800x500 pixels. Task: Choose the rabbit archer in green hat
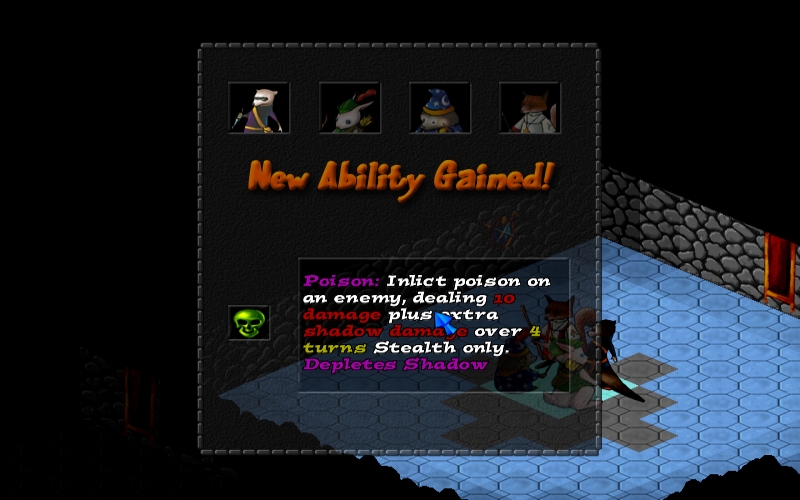coord(349,108)
